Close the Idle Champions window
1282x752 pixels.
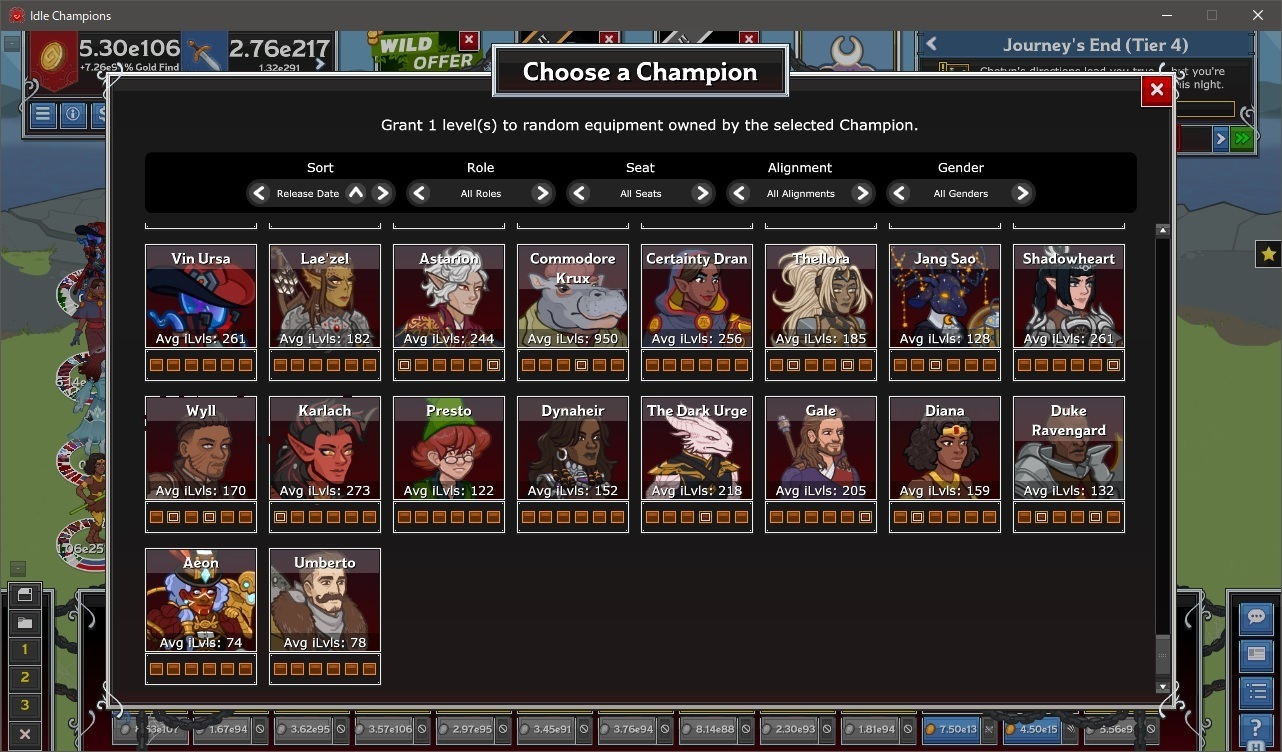(x=1258, y=15)
